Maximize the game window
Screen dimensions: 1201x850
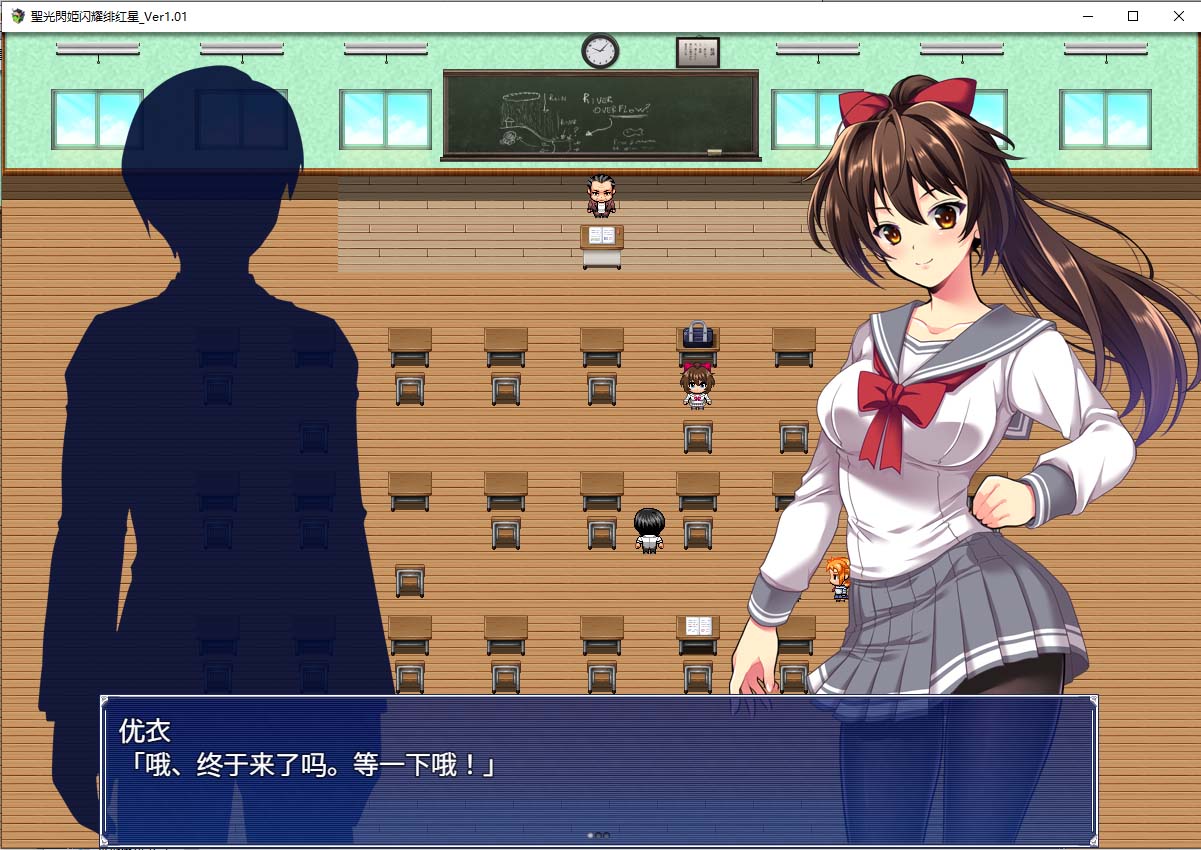(1133, 16)
